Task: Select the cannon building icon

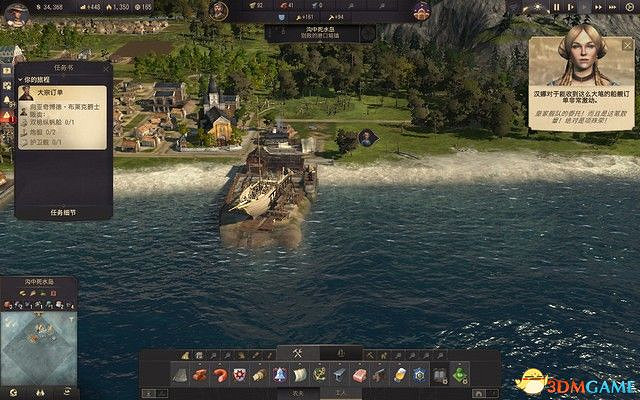Action: (x=377, y=374)
